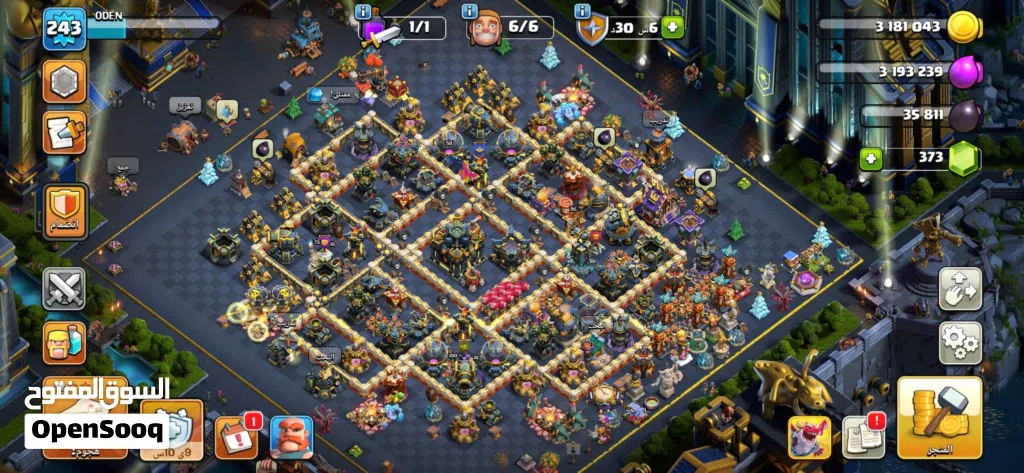Show builder info above the 6/6 counter
Screen dimensions: 1024x473
pos(469,11)
